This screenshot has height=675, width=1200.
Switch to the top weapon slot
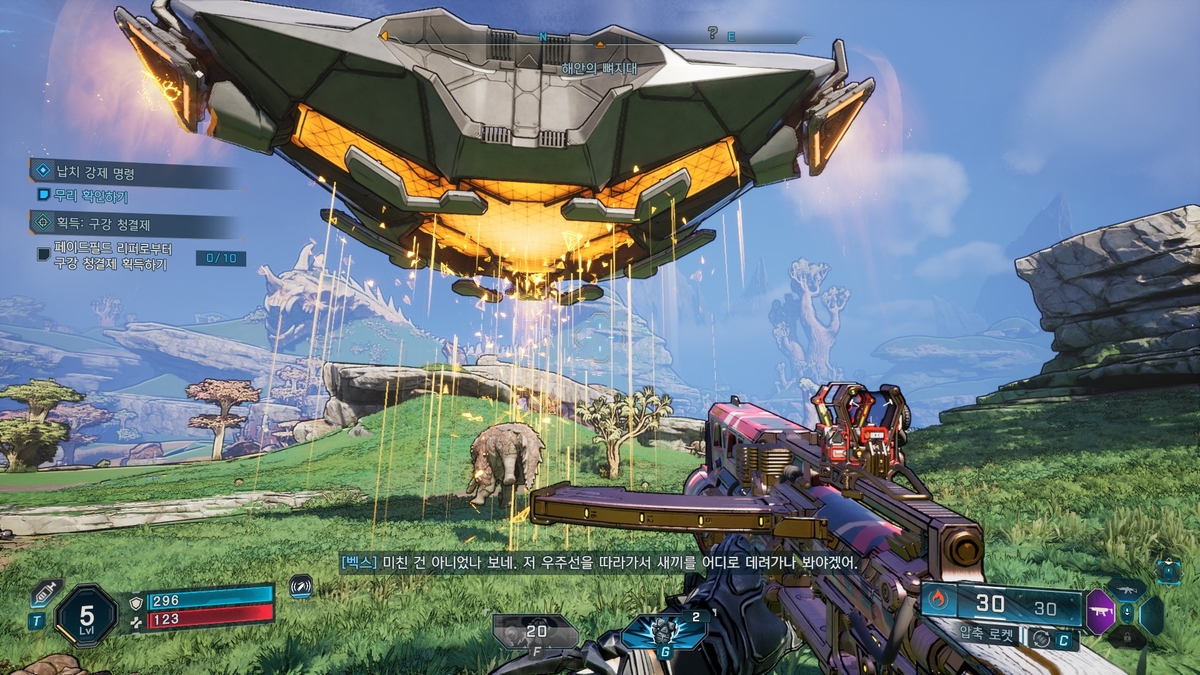tap(1127, 587)
